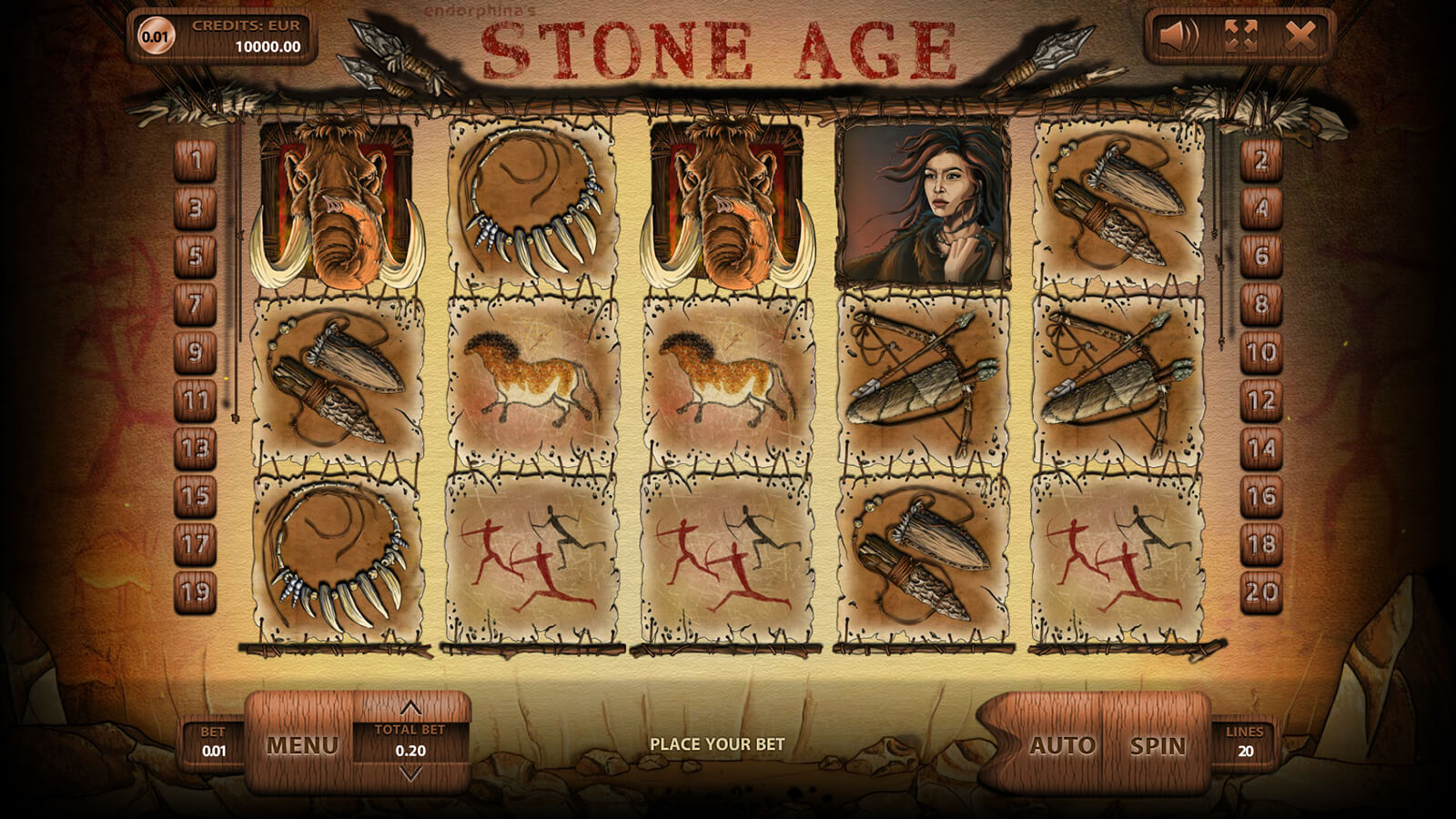Spin the reels
This screenshot has height=819, width=1456.
click(x=1158, y=746)
